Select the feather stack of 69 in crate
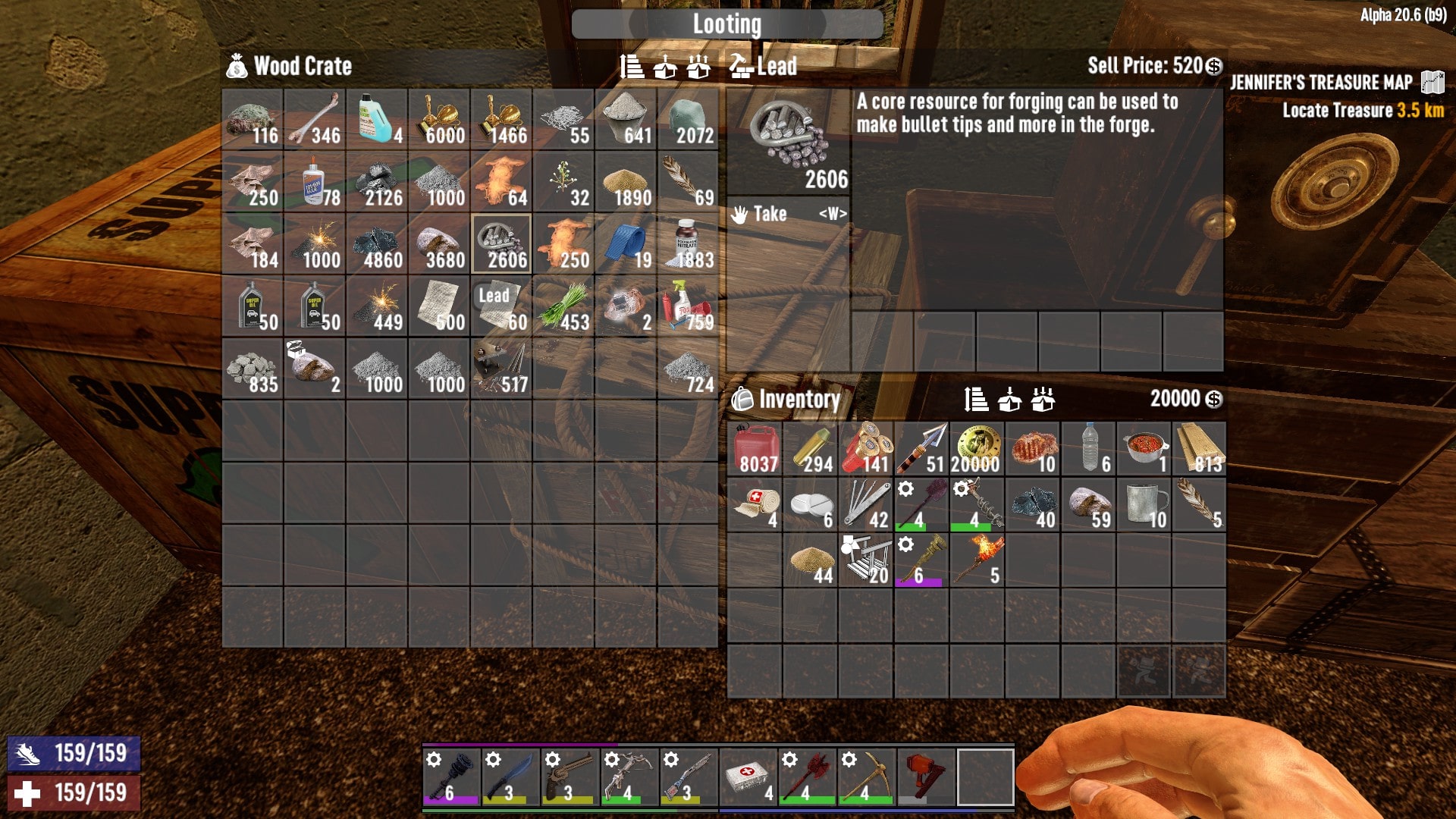This screenshot has width=1456, height=819. tap(688, 181)
